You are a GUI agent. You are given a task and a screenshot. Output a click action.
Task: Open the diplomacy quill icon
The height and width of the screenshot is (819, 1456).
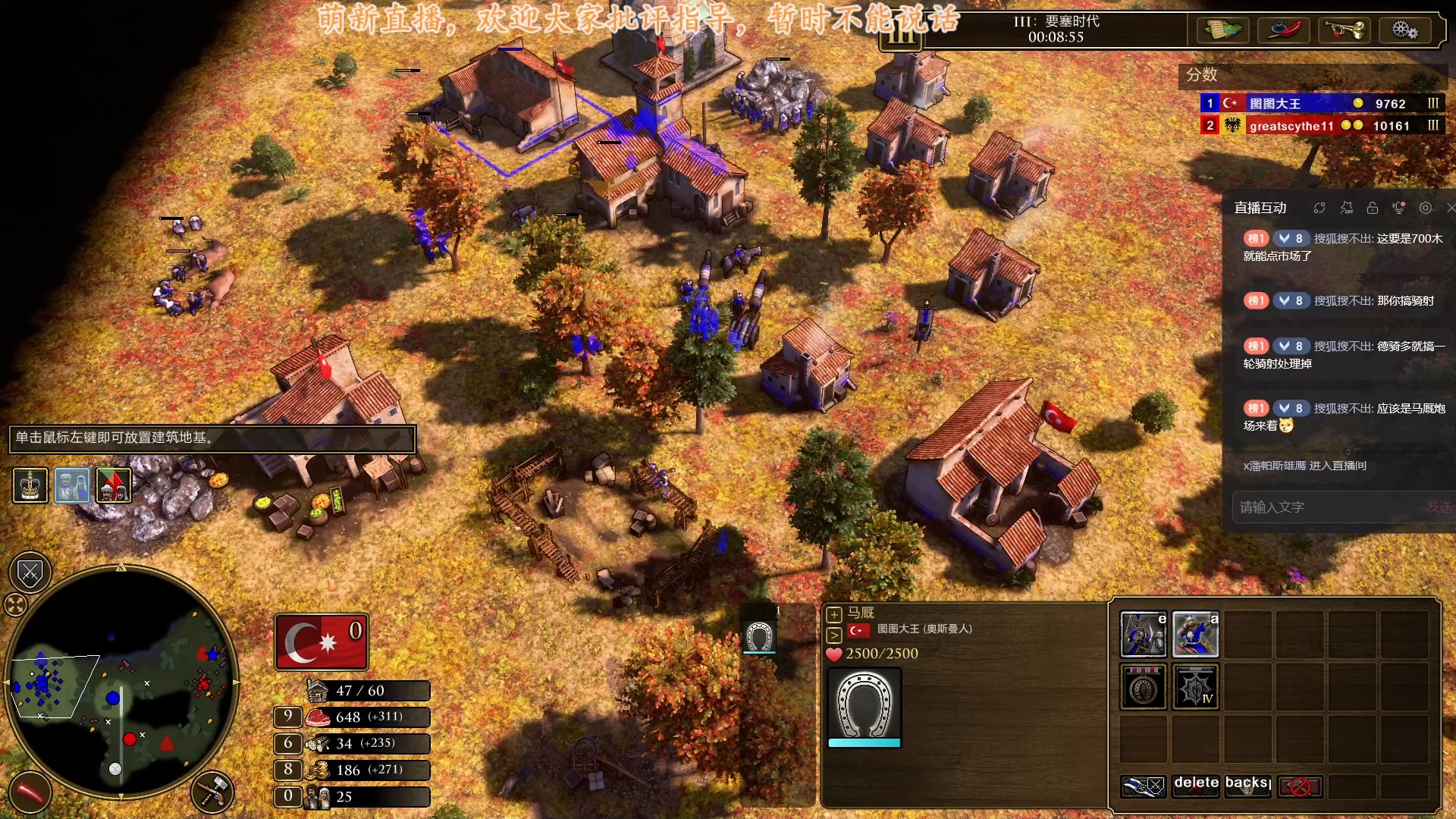pyautogui.click(x=1285, y=30)
